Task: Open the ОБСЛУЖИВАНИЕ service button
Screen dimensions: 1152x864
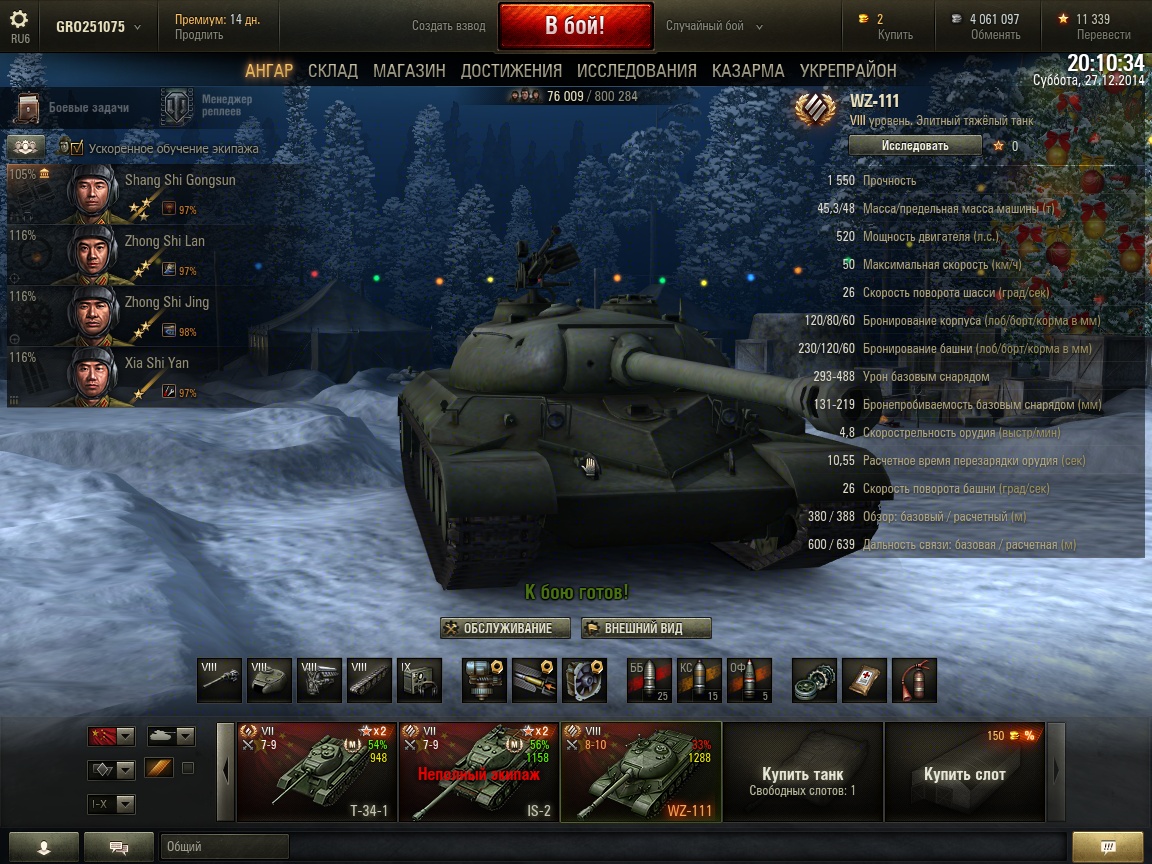Action: [x=506, y=628]
